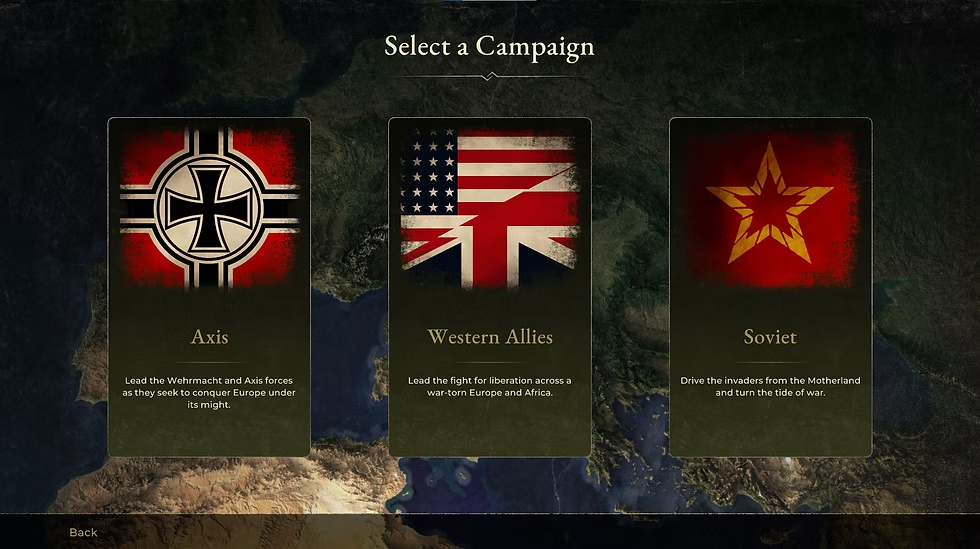The image size is (980, 549).
Task: Select the Axis campaign card
Action: click(209, 287)
